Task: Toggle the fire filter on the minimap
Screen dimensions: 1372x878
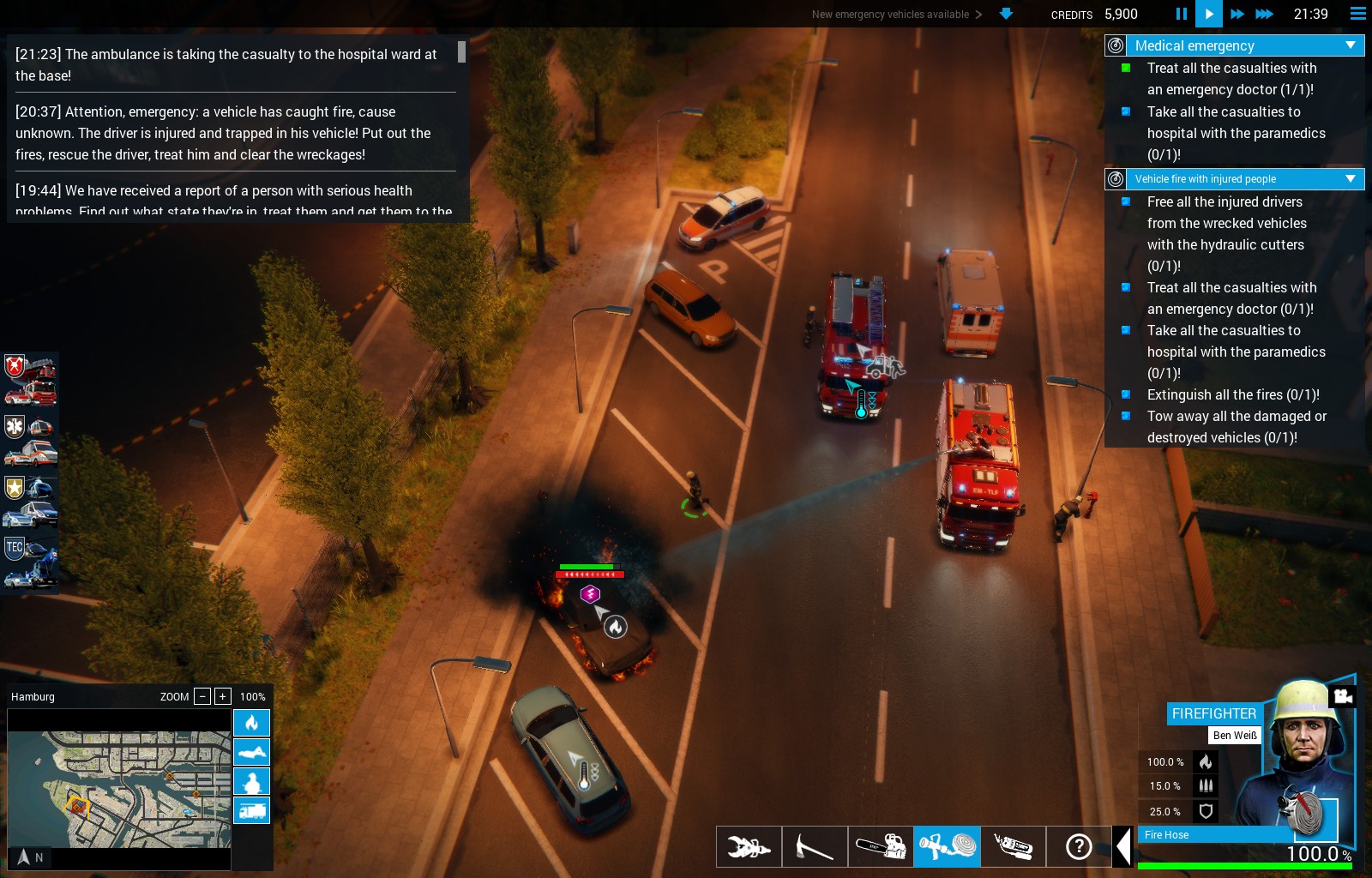Action: 251,723
